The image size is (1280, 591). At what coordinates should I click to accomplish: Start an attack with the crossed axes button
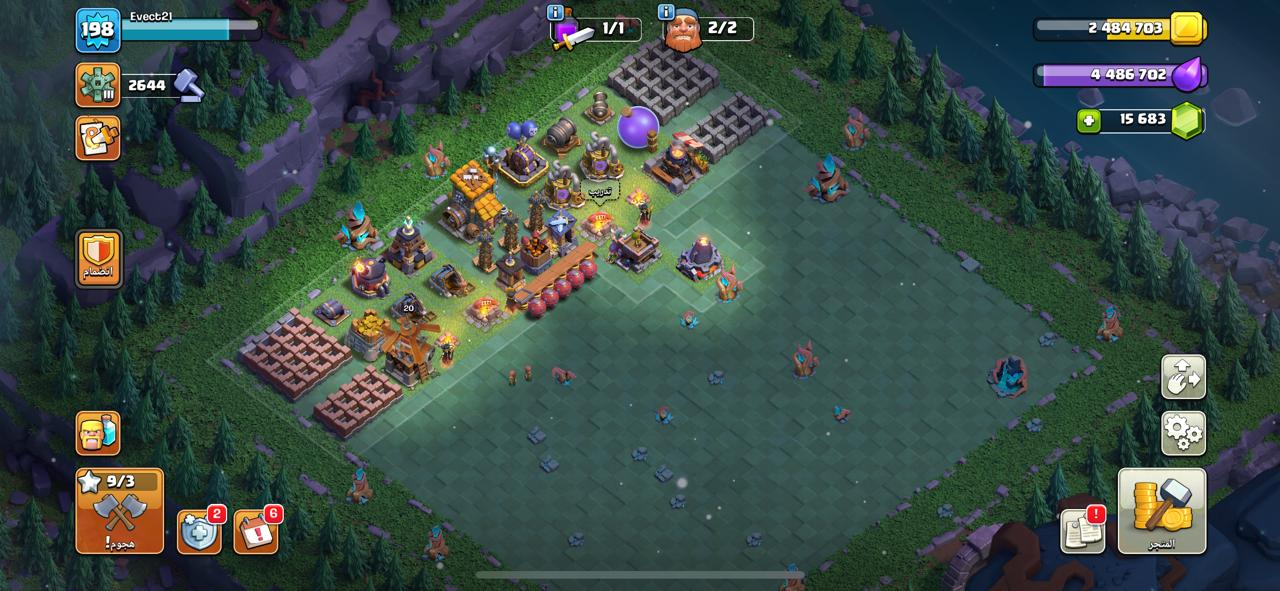(120, 511)
